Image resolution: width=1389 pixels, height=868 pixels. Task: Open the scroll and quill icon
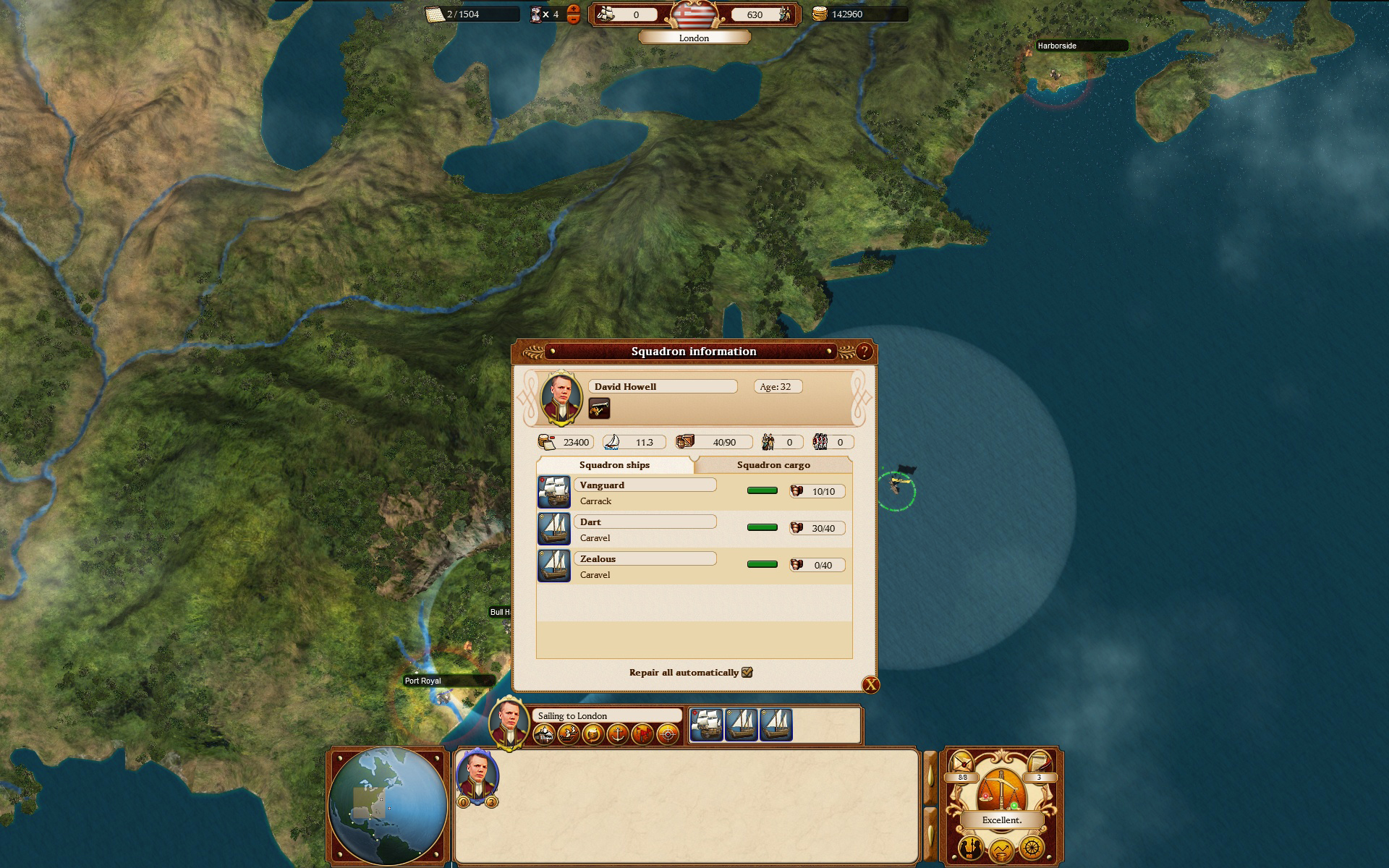point(1039,762)
